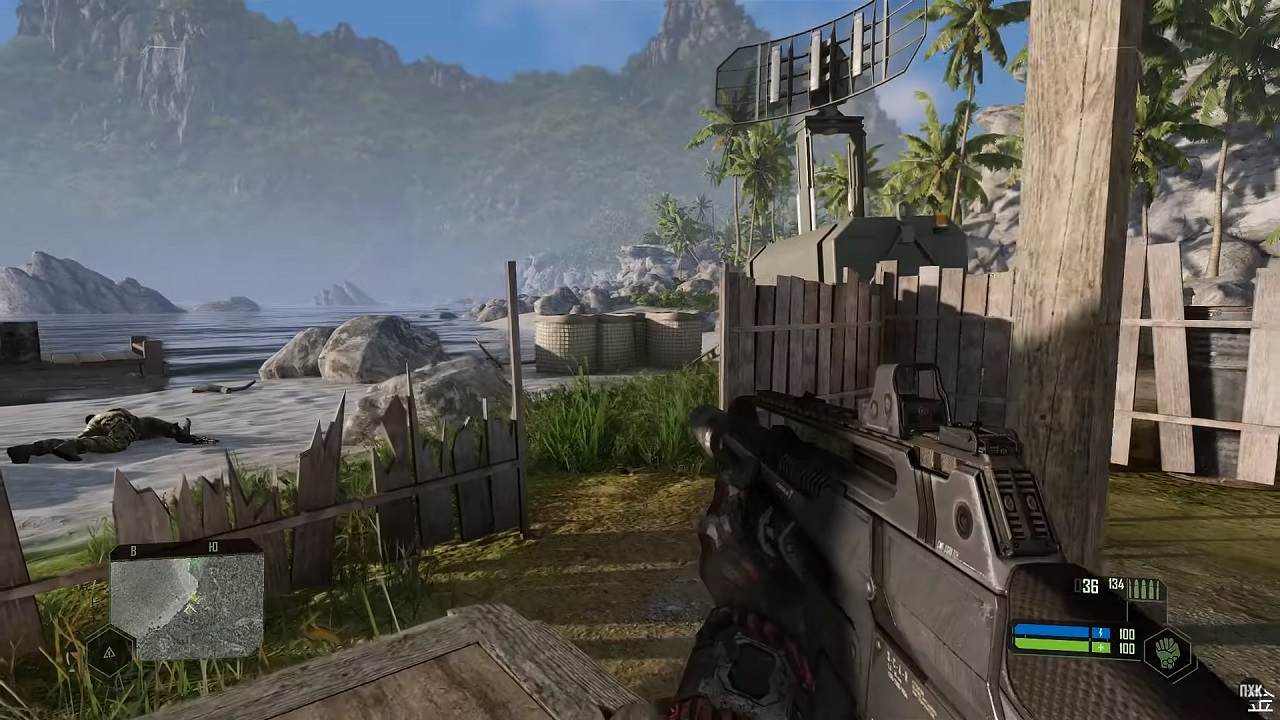1280x720 pixels.
Task: Toggle the warning indicator below the minimap
Action: [109, 652]
